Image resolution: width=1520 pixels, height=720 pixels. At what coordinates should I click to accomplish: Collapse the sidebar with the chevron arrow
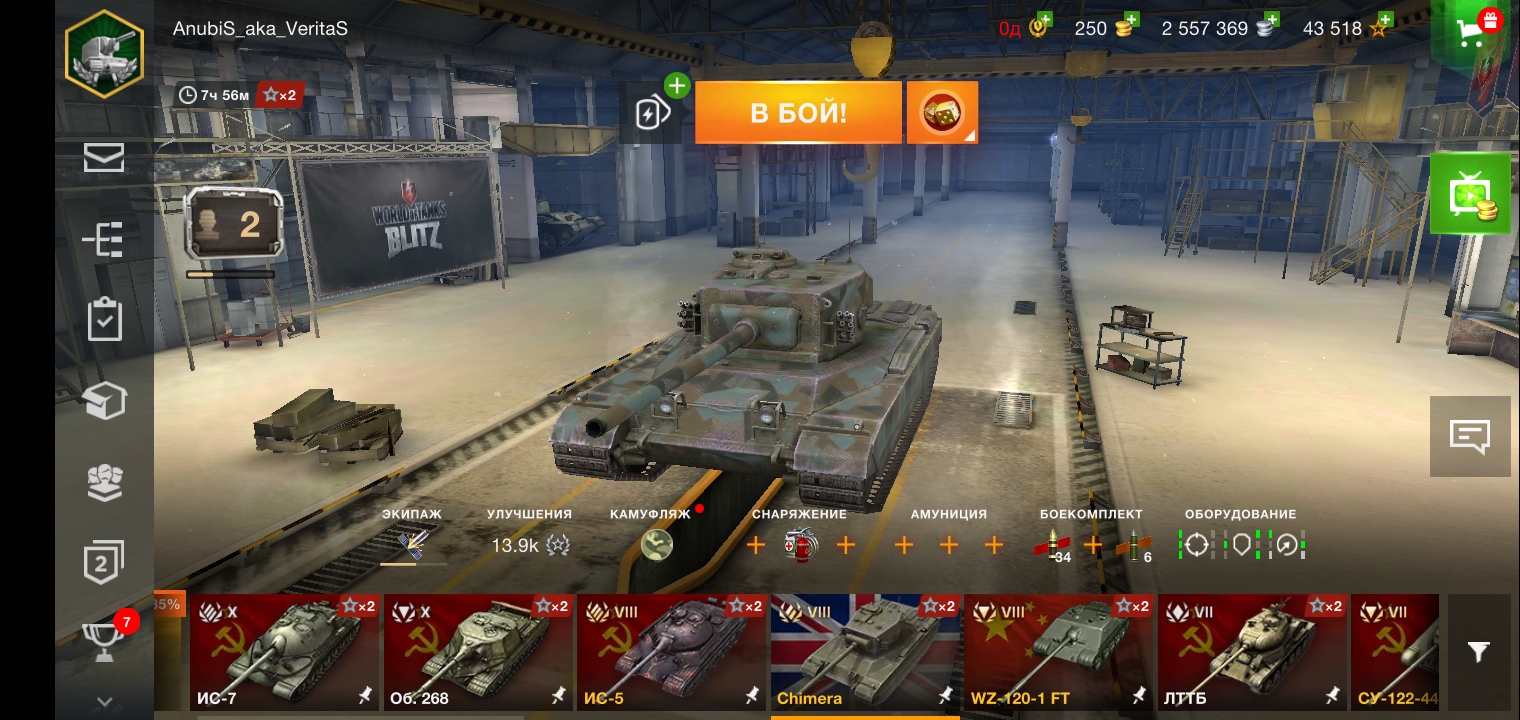[x=104, y=700]
